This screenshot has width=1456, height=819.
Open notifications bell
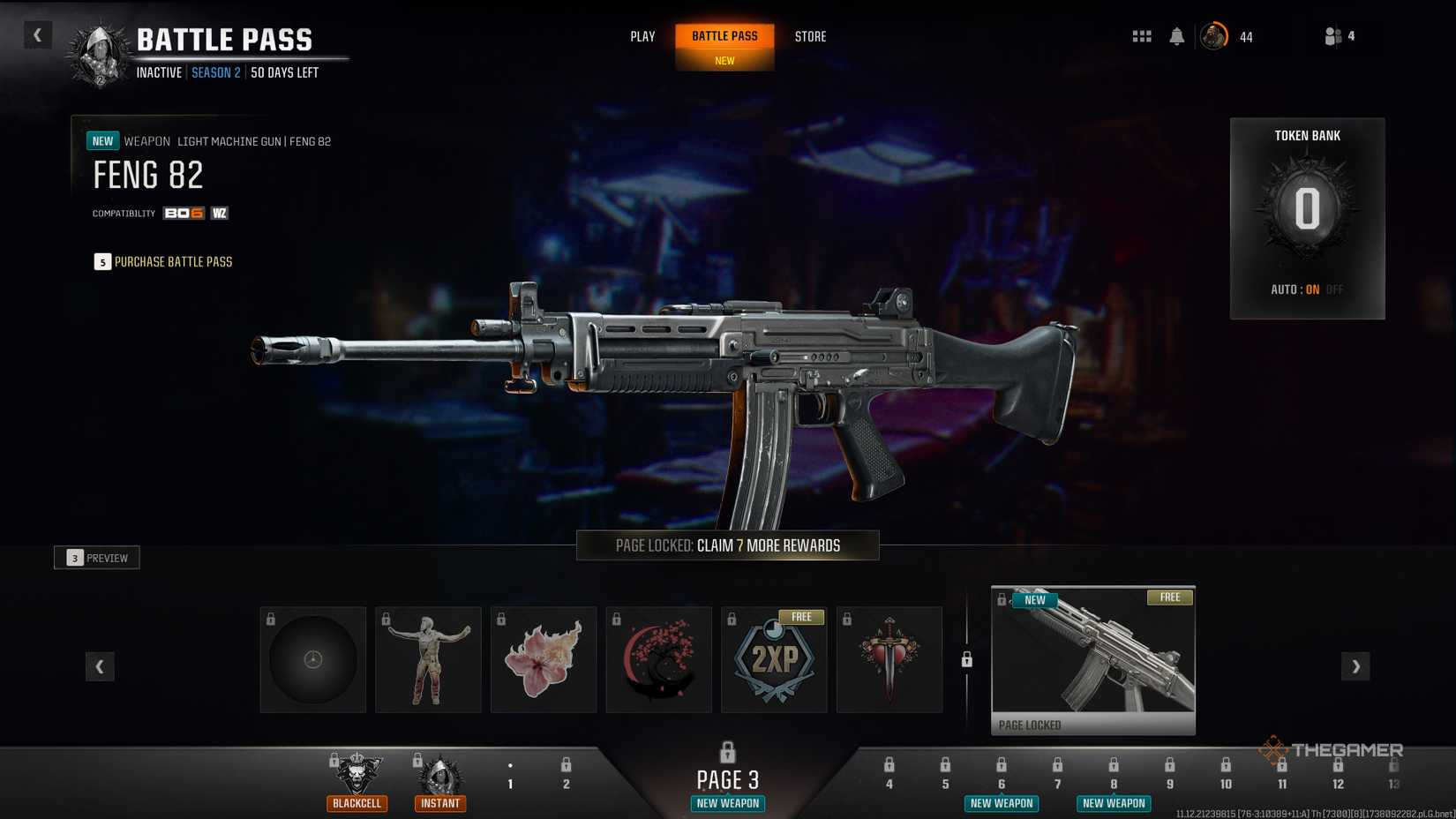pyautogui.click(x=1176, y=36)
